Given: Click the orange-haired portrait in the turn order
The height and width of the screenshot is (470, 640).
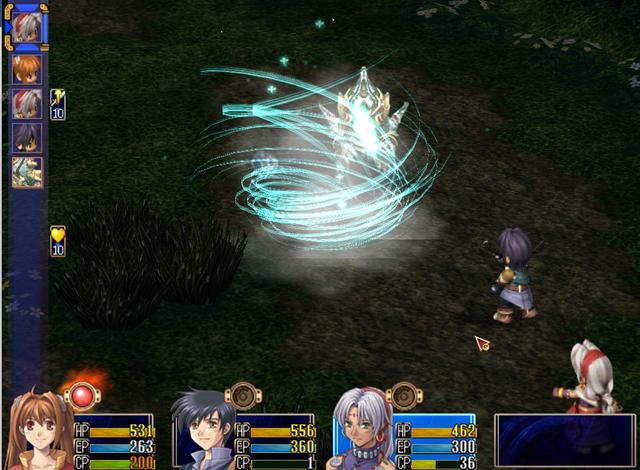Looking at the screenshot, I should 26,68.
